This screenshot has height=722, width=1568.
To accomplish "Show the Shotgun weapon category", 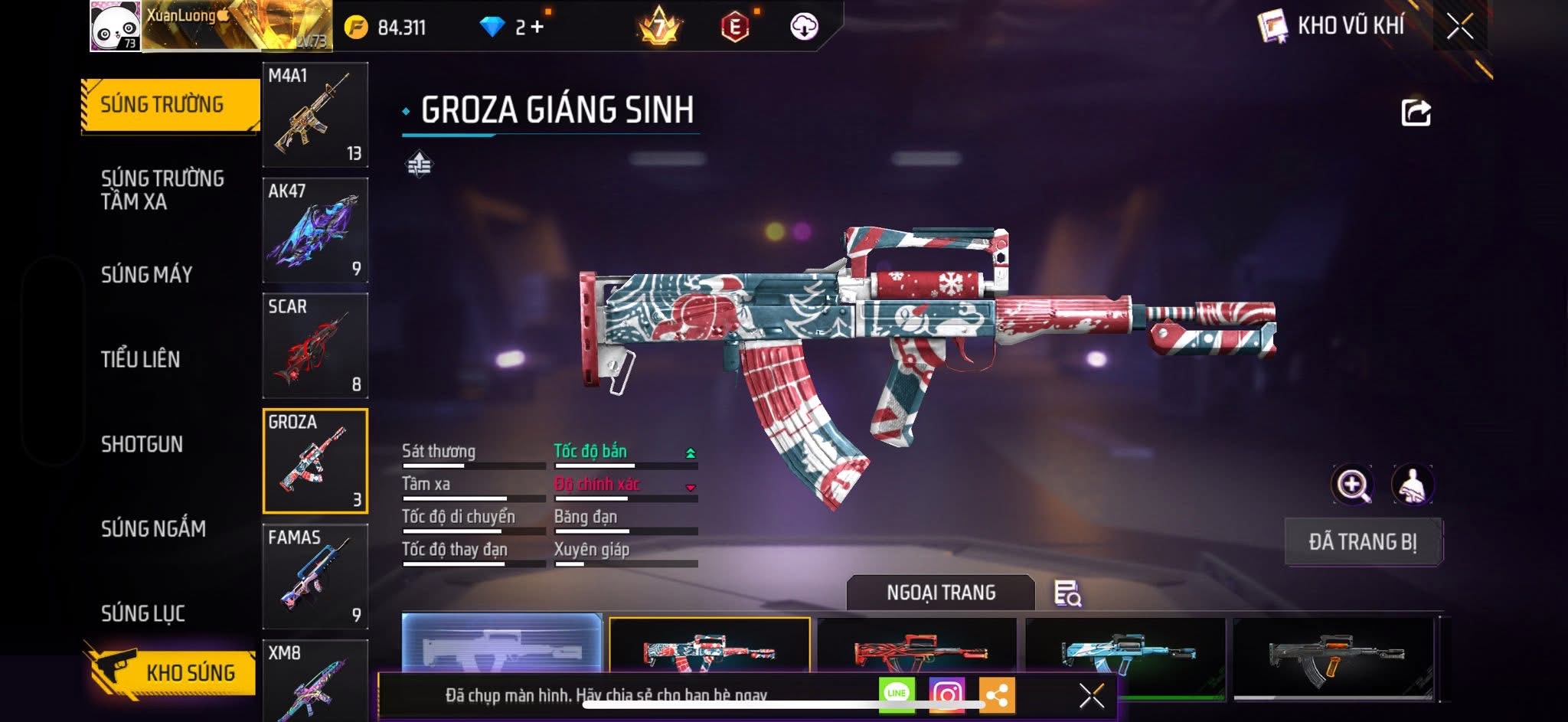I will tap(142, 444).
